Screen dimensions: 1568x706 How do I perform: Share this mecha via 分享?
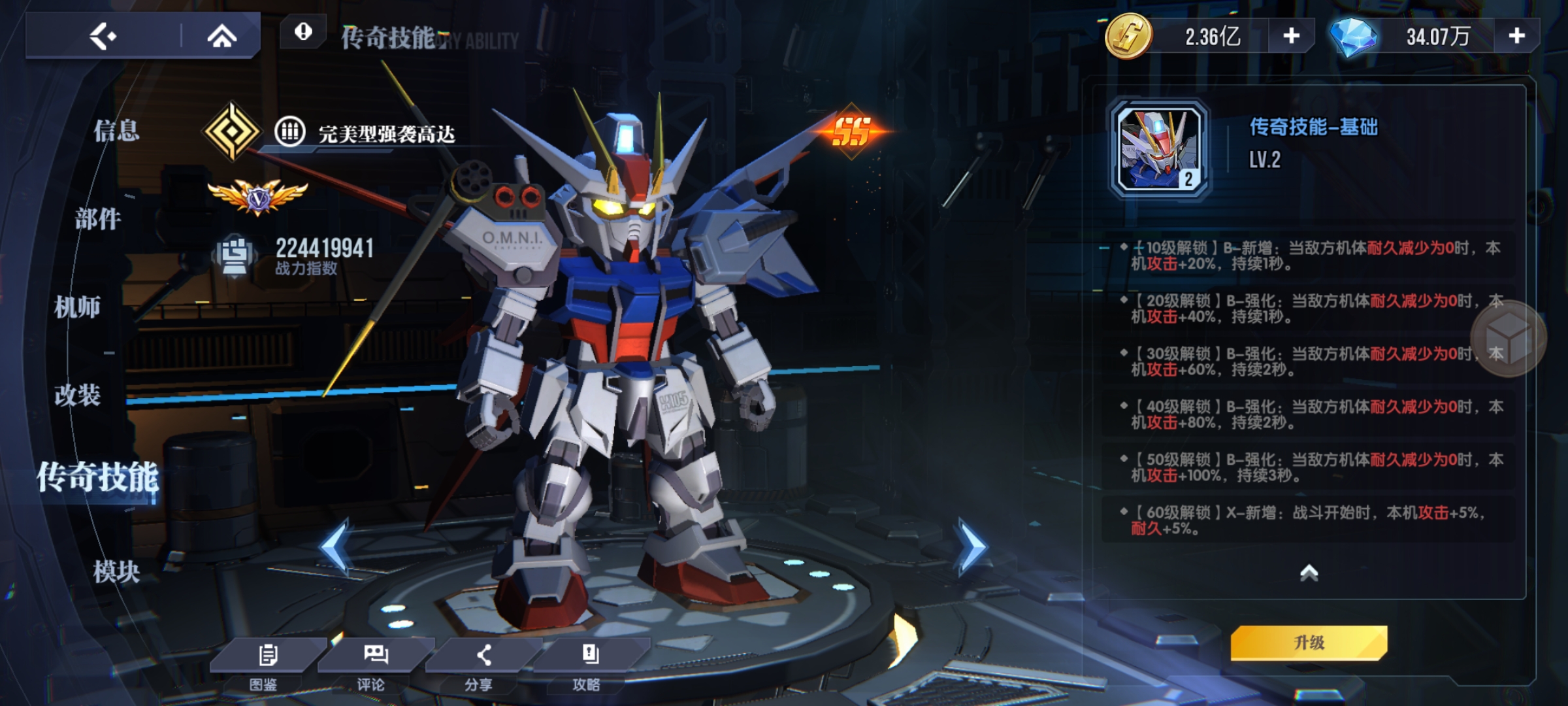(482, 664)
